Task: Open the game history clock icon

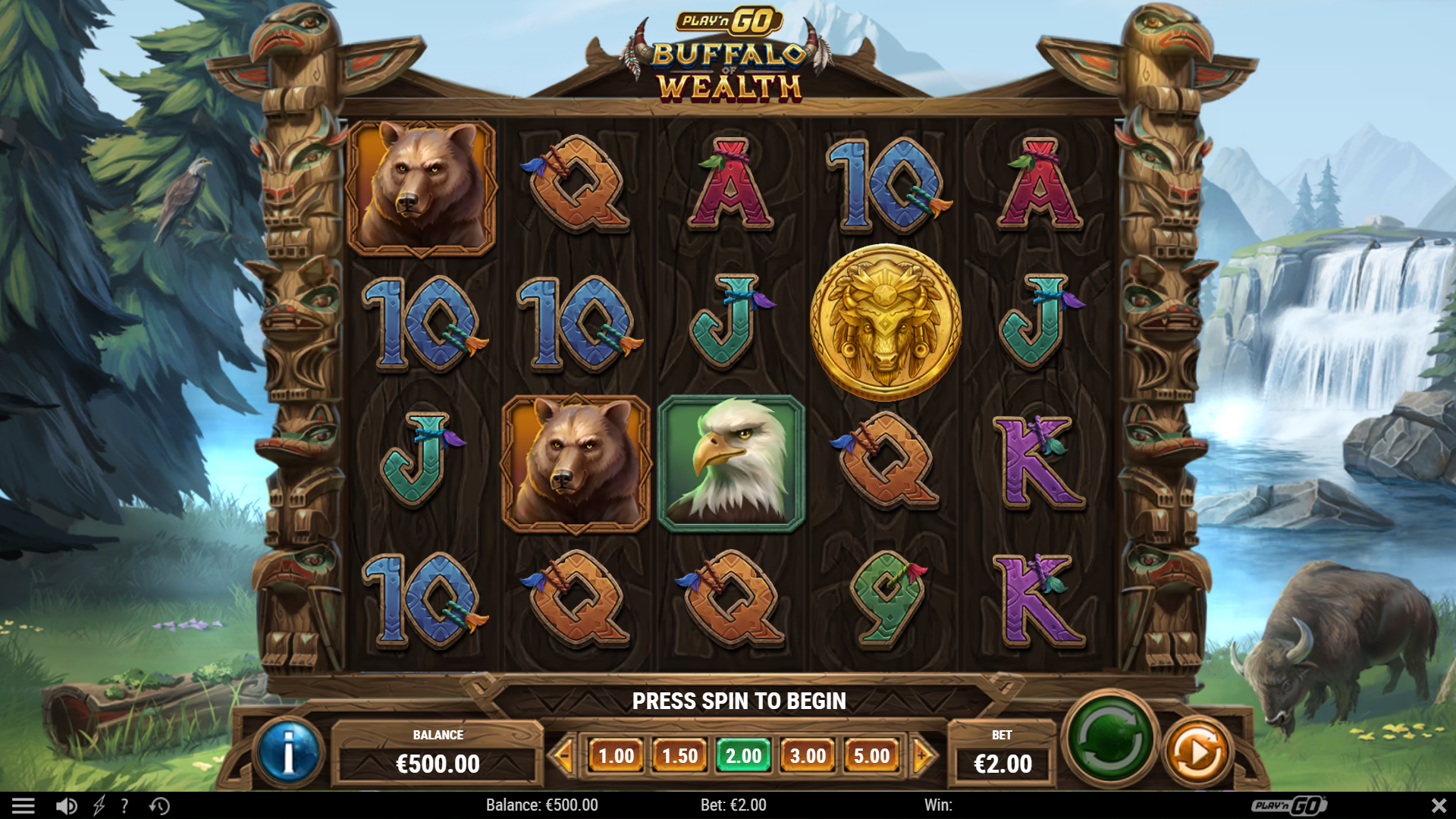Action: tap(159, 805)
